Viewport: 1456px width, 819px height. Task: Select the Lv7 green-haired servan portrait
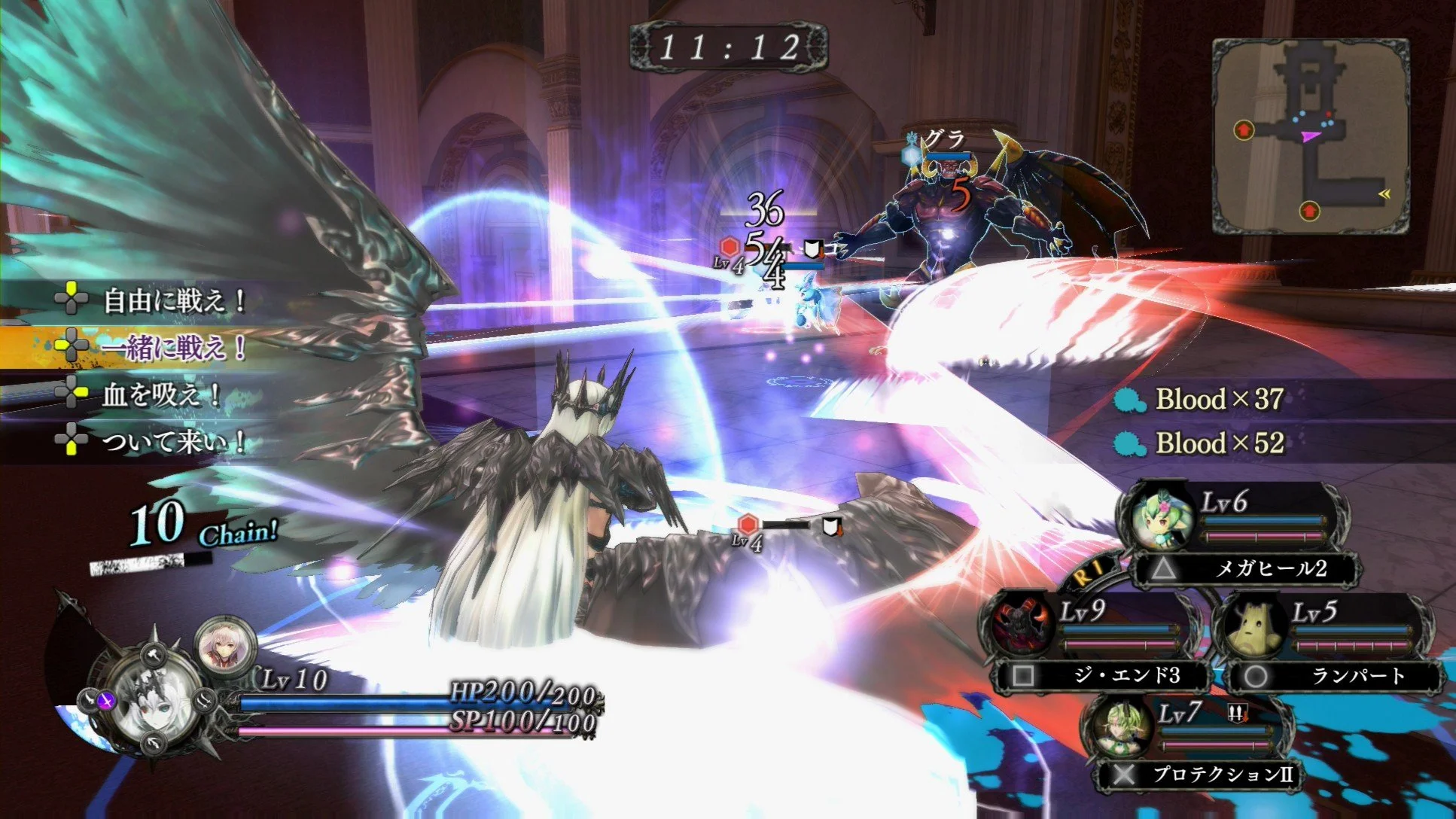1121,726
